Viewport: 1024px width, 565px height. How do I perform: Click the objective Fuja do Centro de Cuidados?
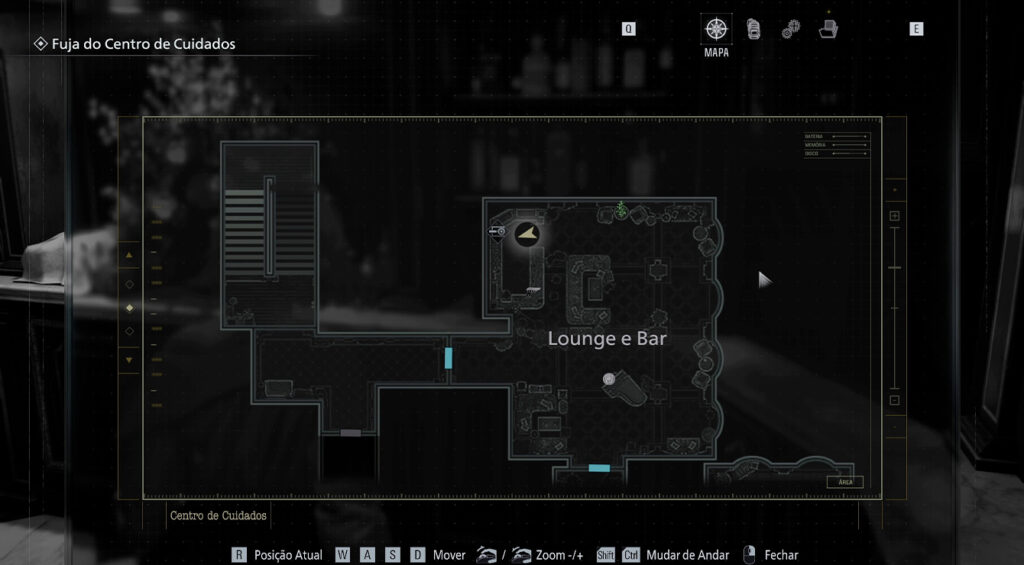(136, 44)
